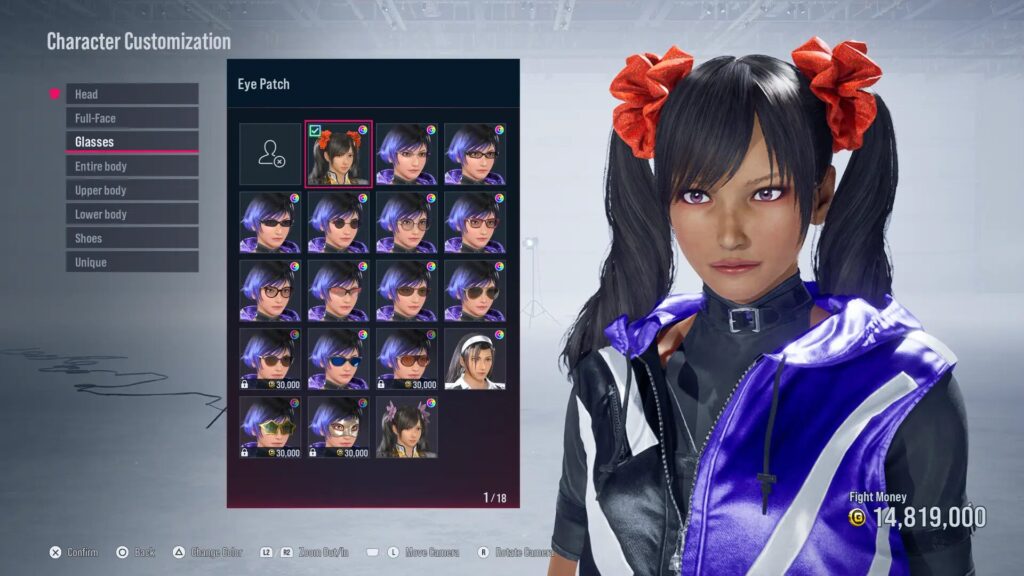The image size is (1024, 576).
Task: Open the Unique items category
Action: coord(131,262)
